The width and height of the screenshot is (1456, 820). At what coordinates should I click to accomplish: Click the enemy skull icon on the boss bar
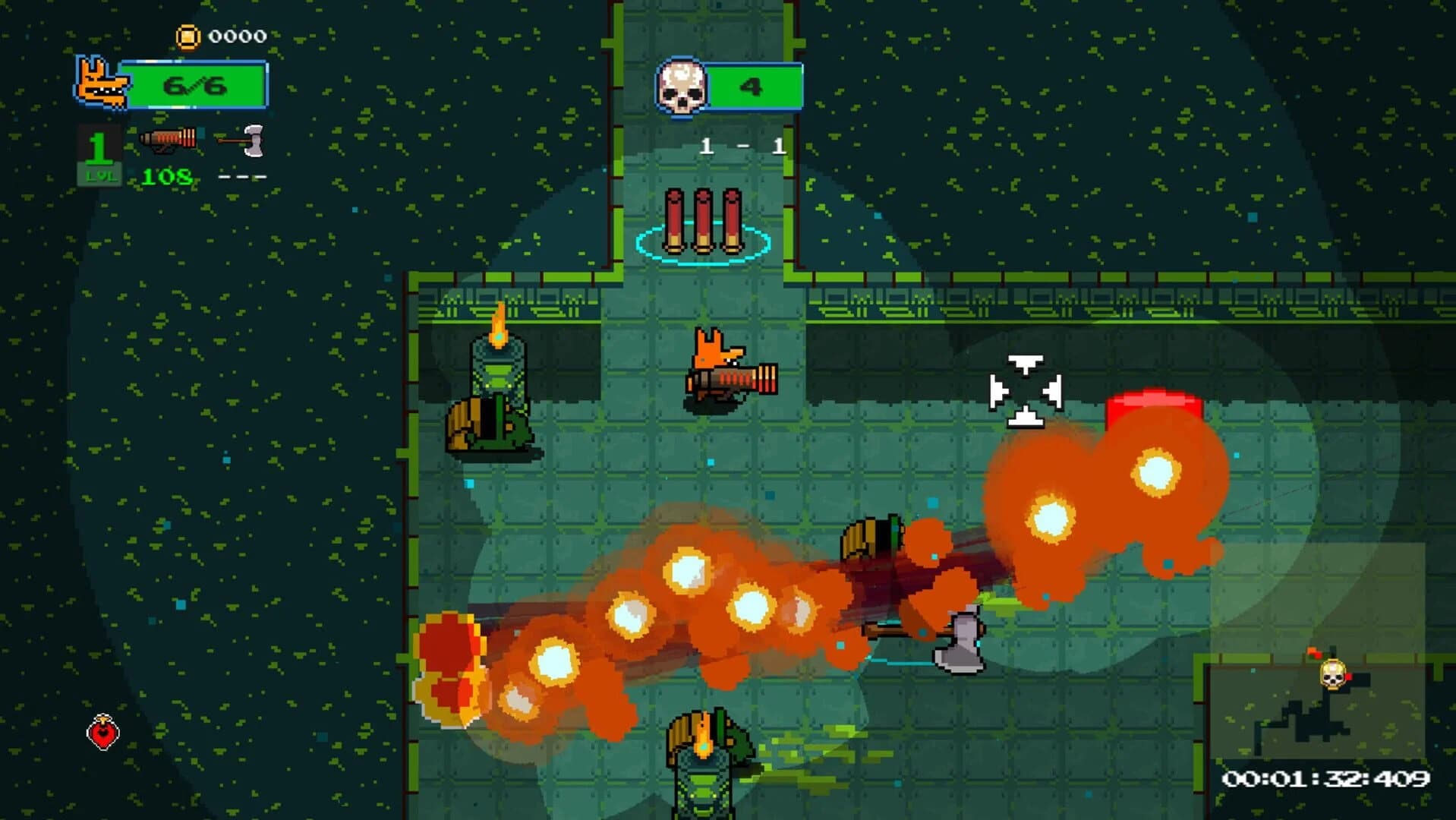pos(682,86)
